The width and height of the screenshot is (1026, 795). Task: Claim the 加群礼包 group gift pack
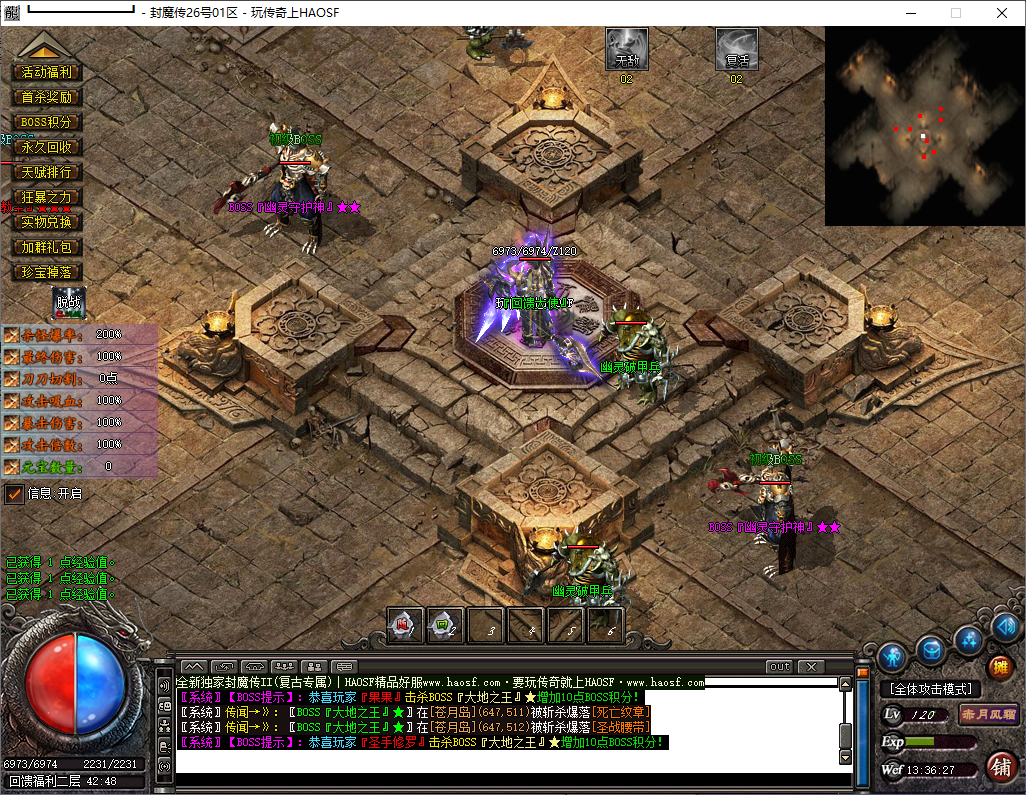[46, 247]
